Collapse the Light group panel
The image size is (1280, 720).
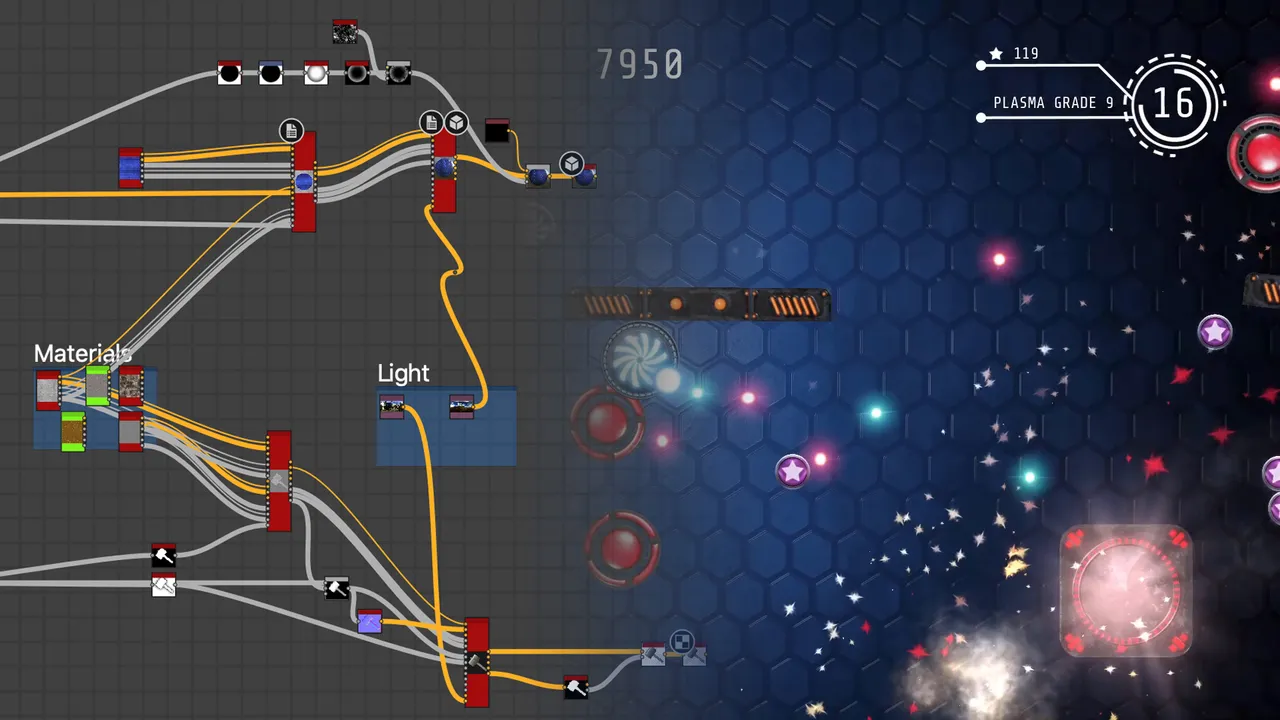[403, 373]
